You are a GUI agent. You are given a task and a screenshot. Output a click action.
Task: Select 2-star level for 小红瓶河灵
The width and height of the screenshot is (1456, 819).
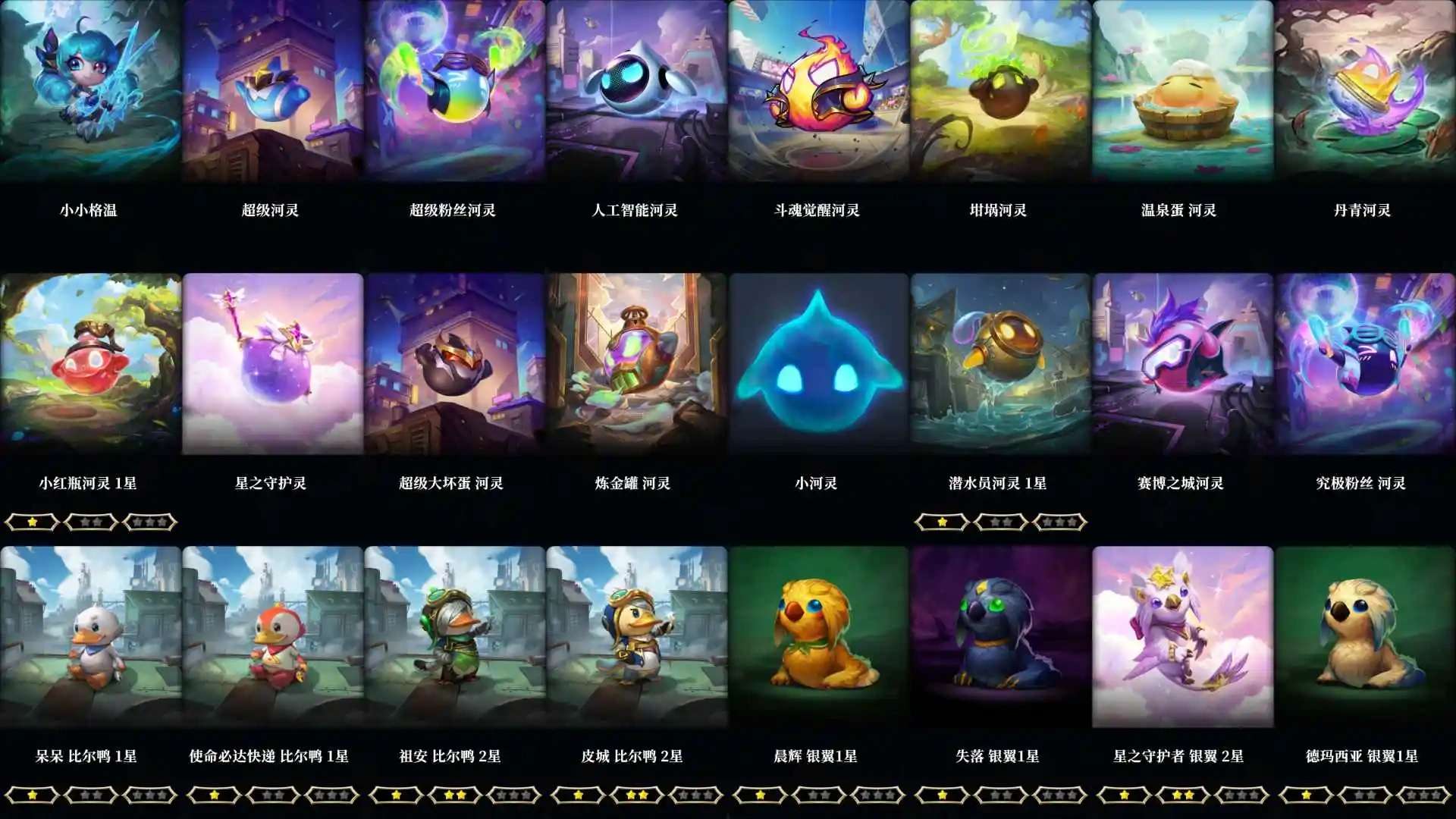tap(89, 522)
